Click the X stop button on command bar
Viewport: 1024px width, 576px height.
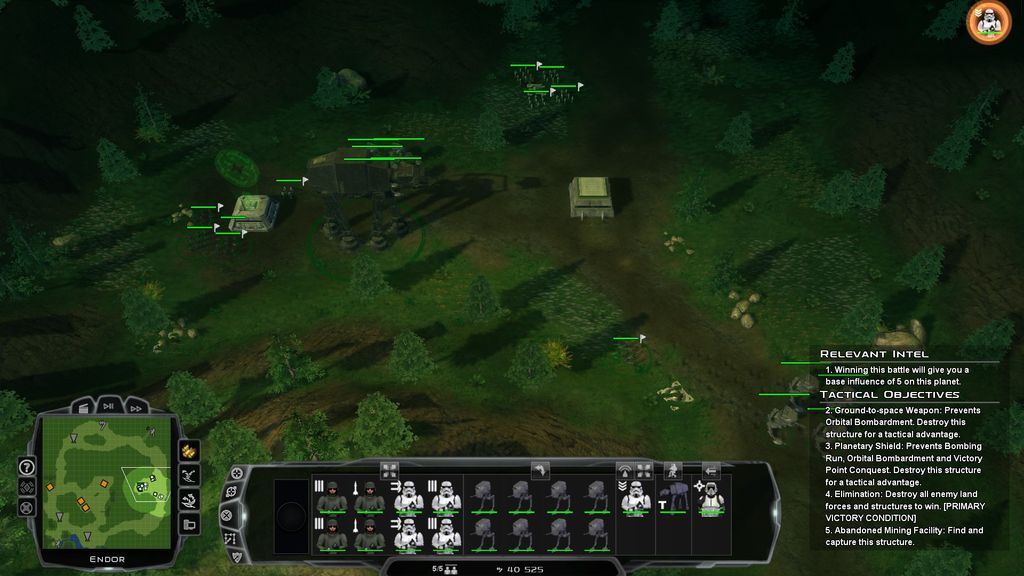tap(227, 516)
